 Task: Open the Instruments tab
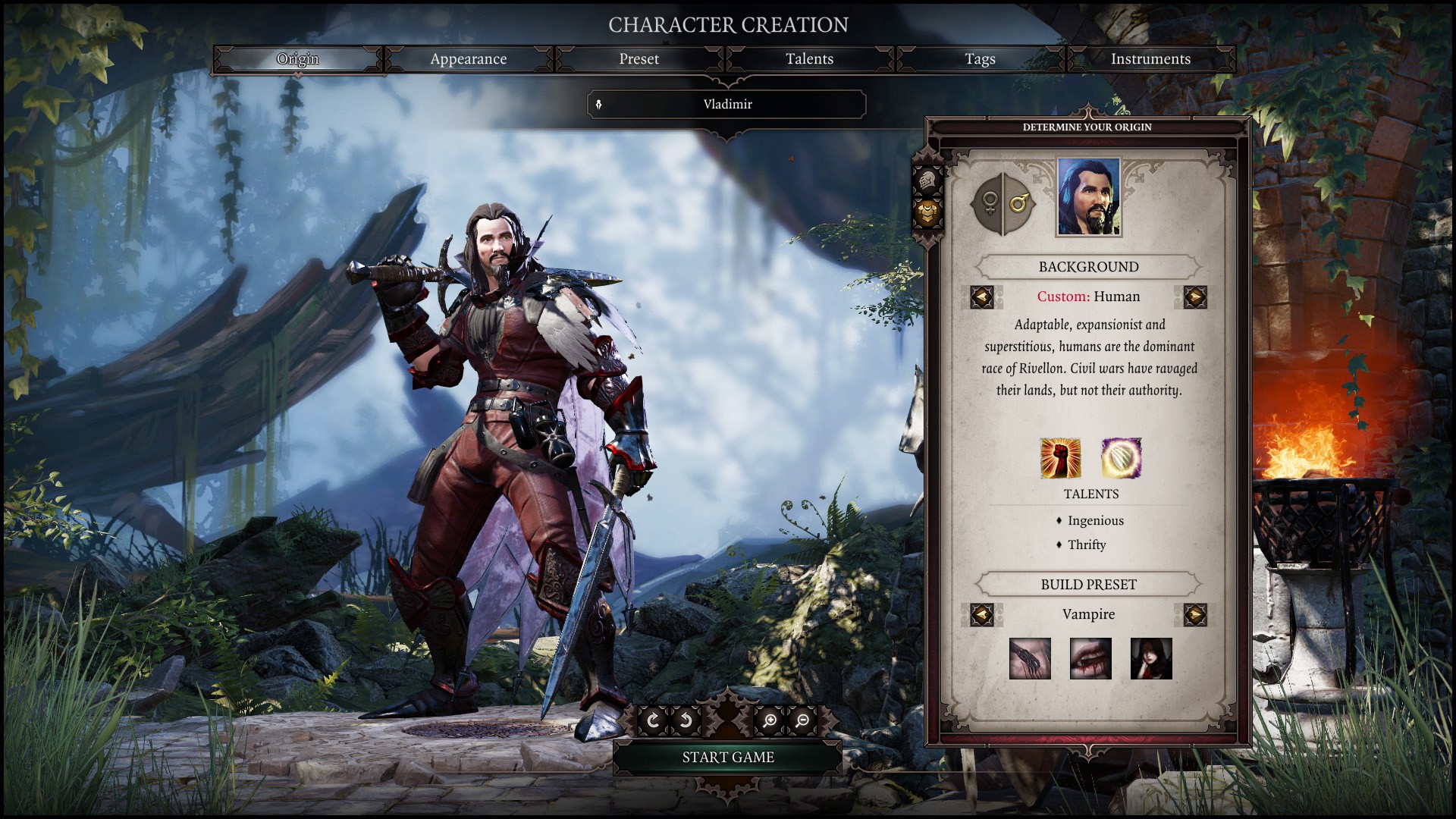pyautogui.click(x=1150, y=59)
